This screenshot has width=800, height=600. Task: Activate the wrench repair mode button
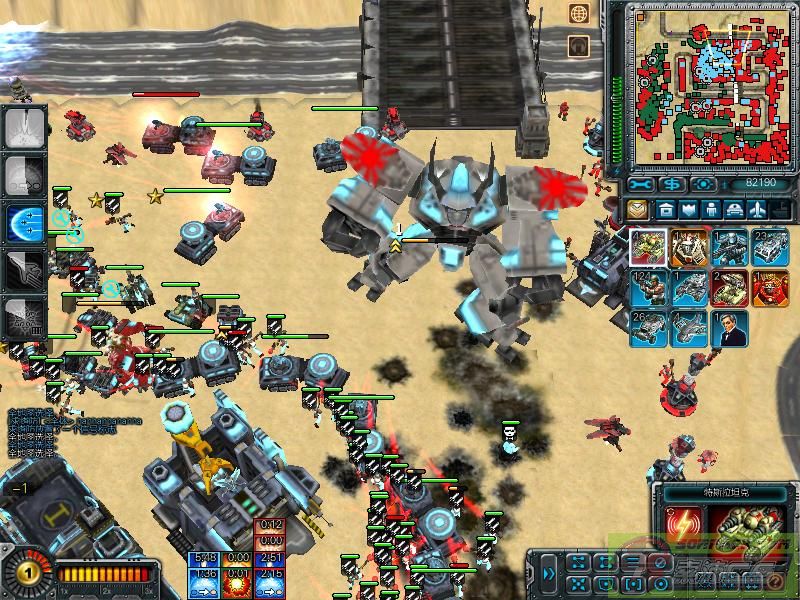pos(641,184)
